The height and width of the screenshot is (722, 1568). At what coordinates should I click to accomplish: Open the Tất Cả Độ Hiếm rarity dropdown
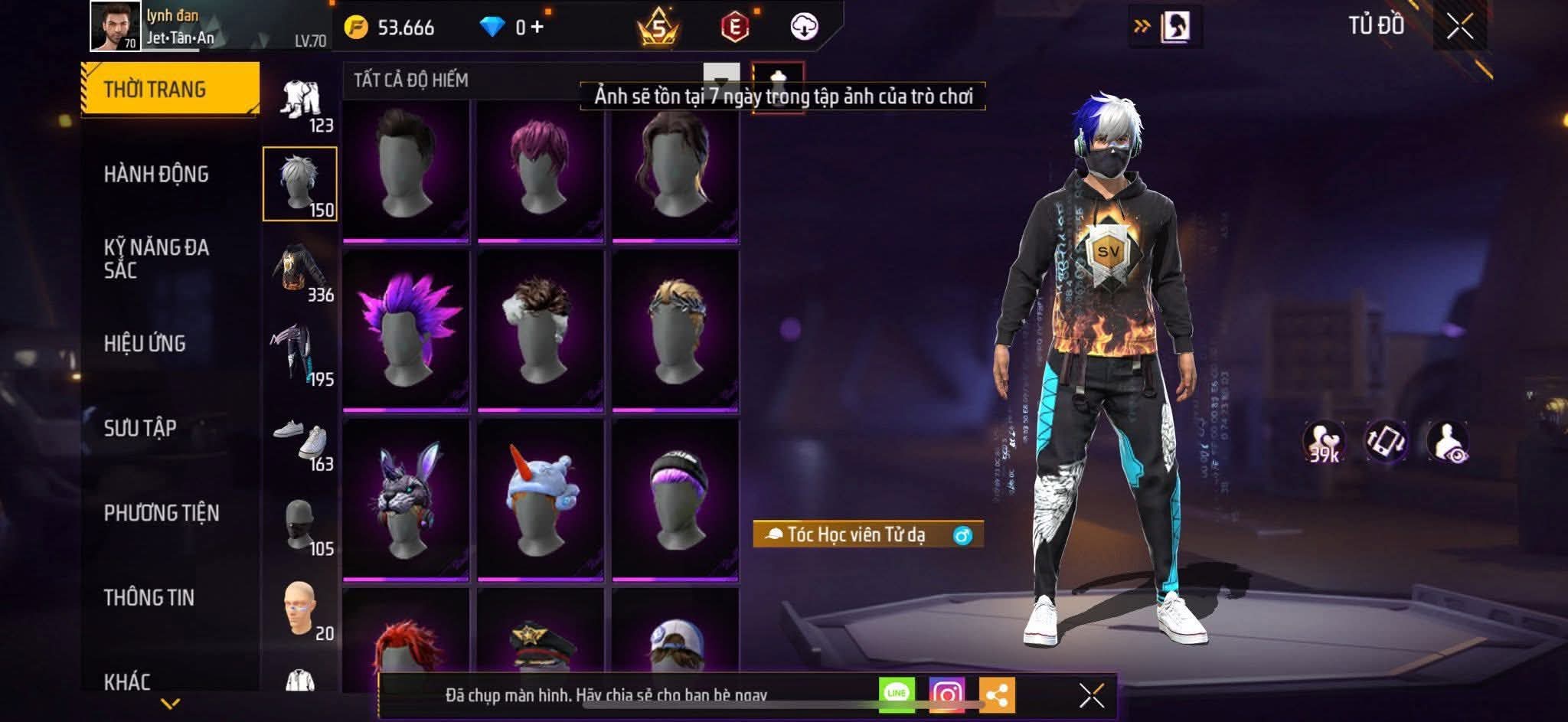point(720,79)
